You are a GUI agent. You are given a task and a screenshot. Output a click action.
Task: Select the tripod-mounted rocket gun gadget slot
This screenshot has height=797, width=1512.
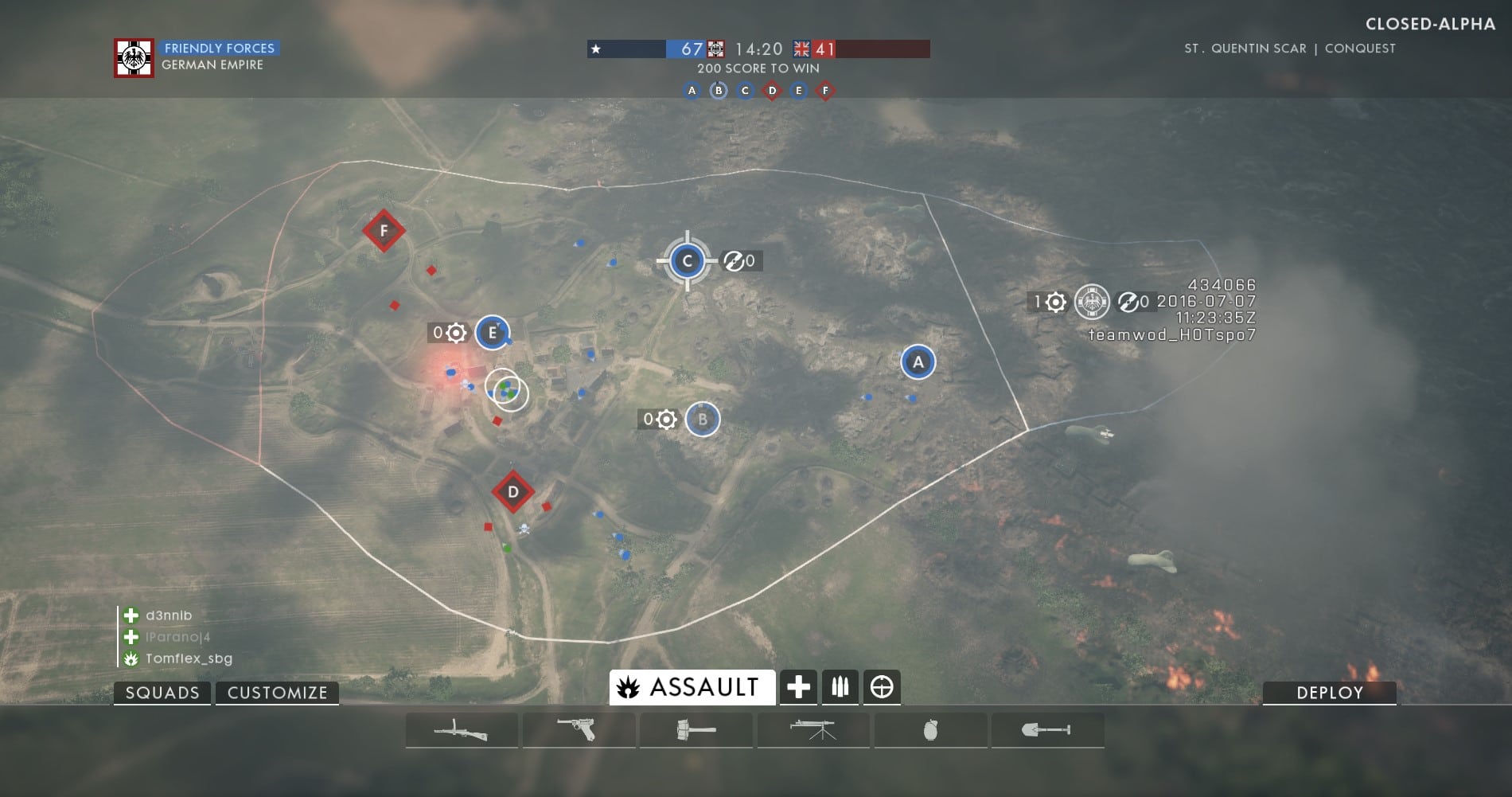pyautogui.click(x=813, y=730)
